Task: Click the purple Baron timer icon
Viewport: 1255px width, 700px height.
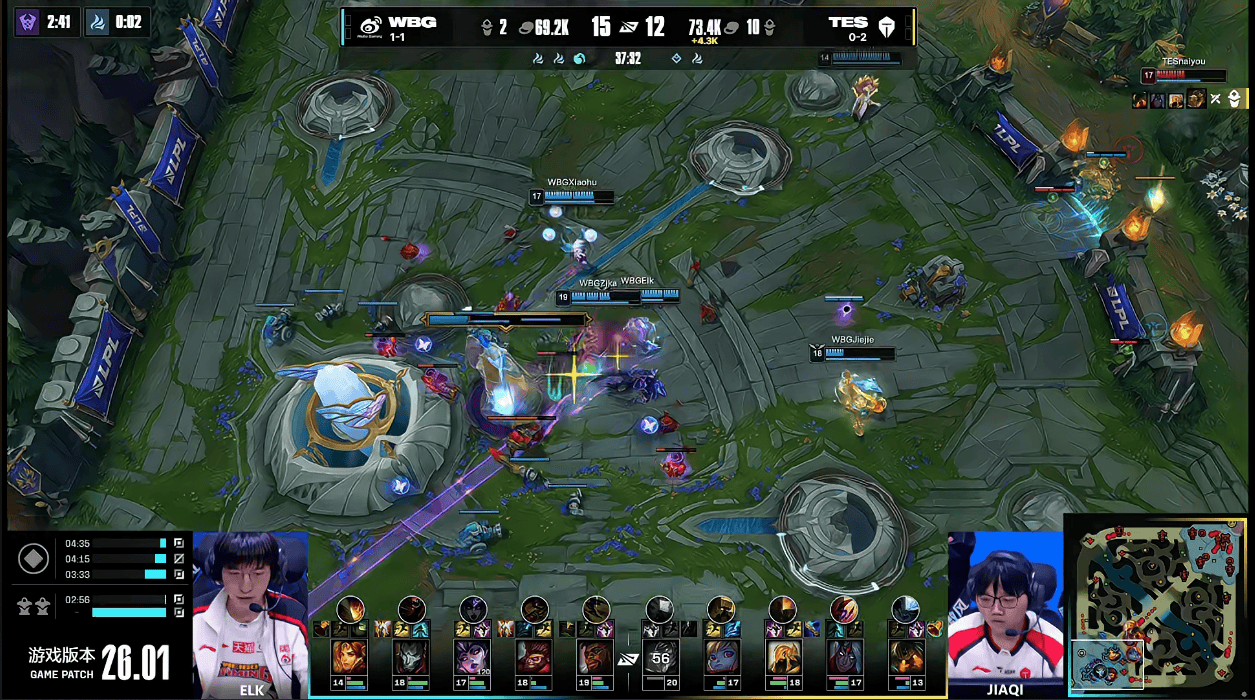Action: pos(28,21)
